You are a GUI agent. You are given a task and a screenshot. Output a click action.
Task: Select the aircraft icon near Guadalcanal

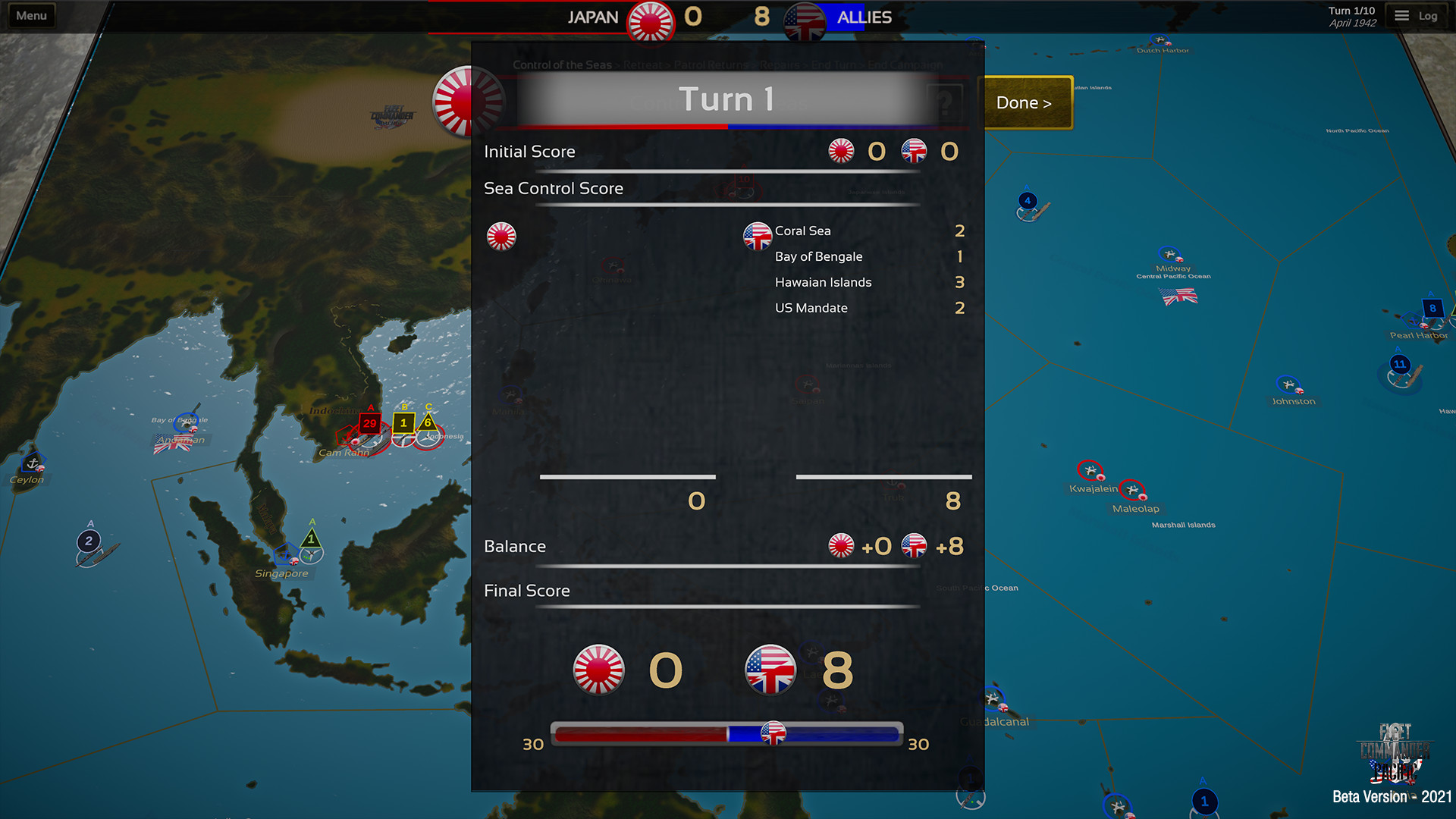point(990,697)
